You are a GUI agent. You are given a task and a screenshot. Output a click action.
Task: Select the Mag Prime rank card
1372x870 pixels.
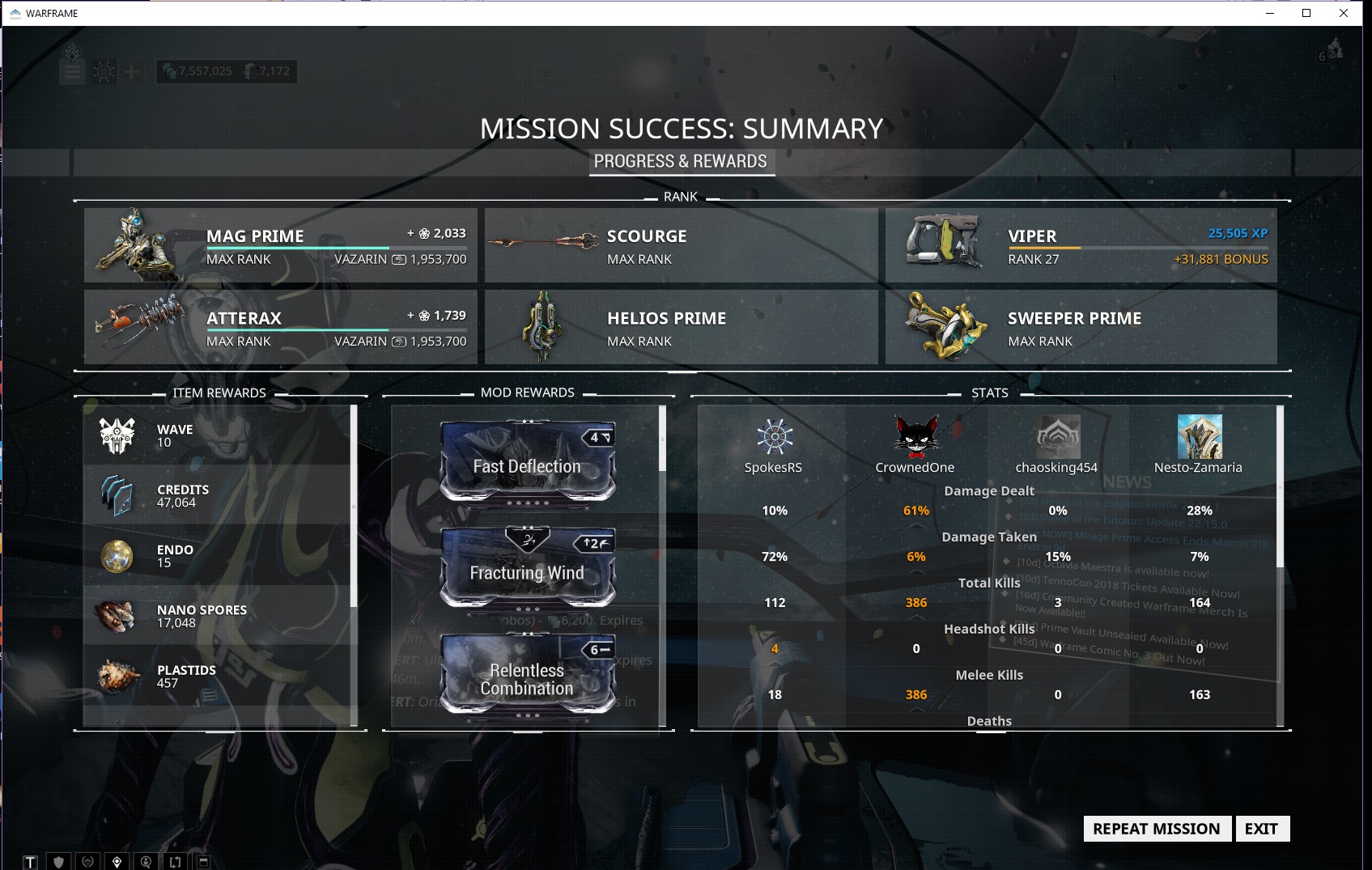click(x=280, y=245)
